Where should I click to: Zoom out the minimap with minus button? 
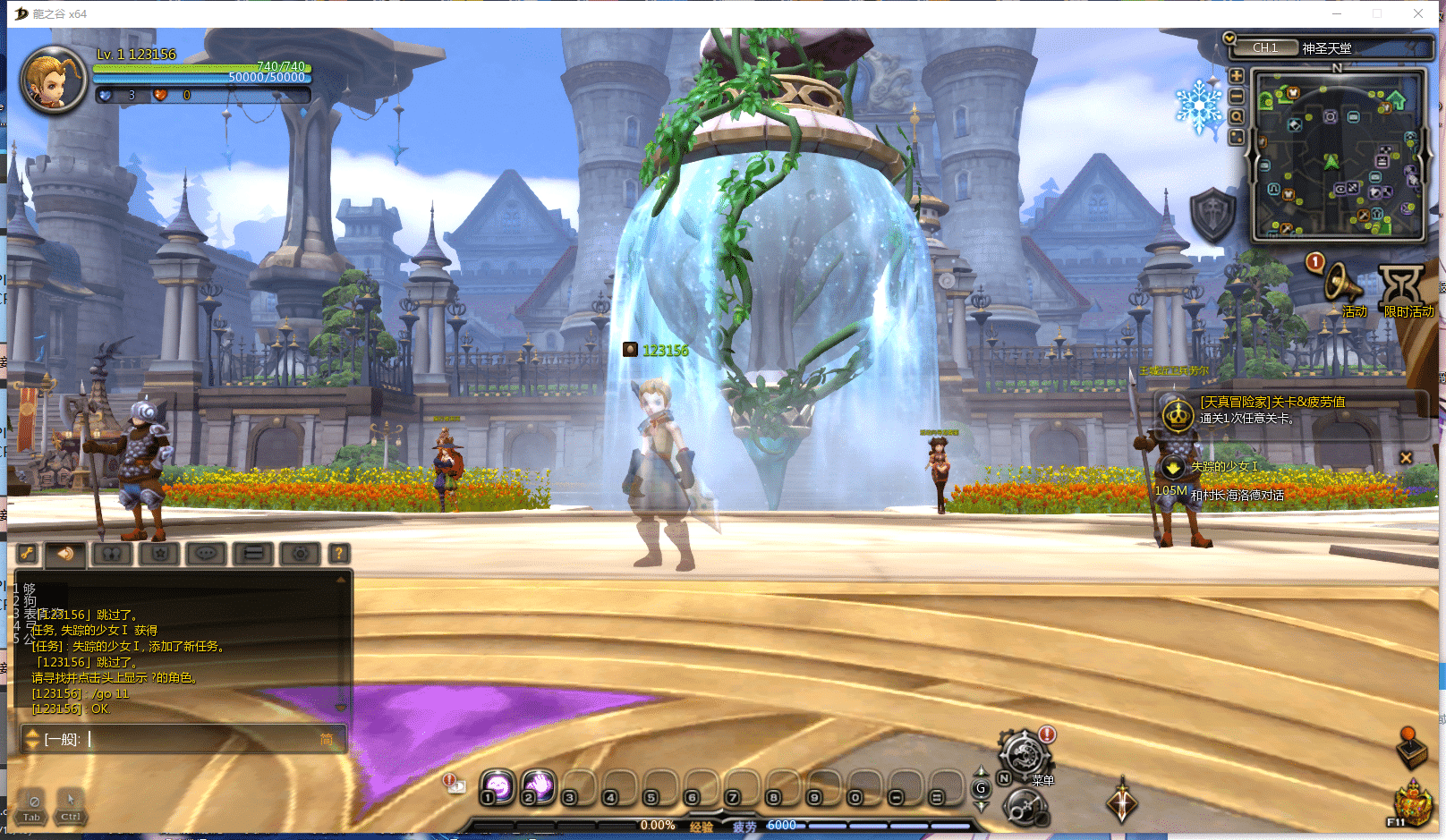(x=1237, y=97)
